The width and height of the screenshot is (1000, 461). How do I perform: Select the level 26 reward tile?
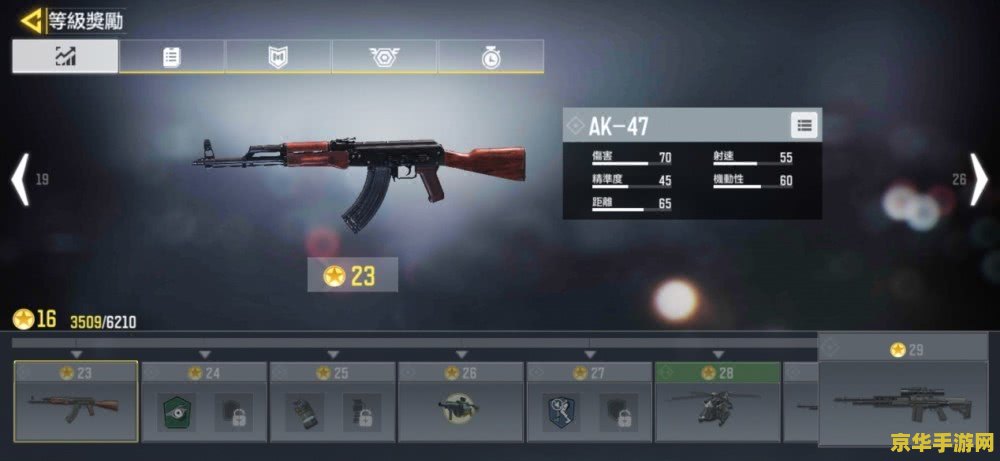click(461, 402)
